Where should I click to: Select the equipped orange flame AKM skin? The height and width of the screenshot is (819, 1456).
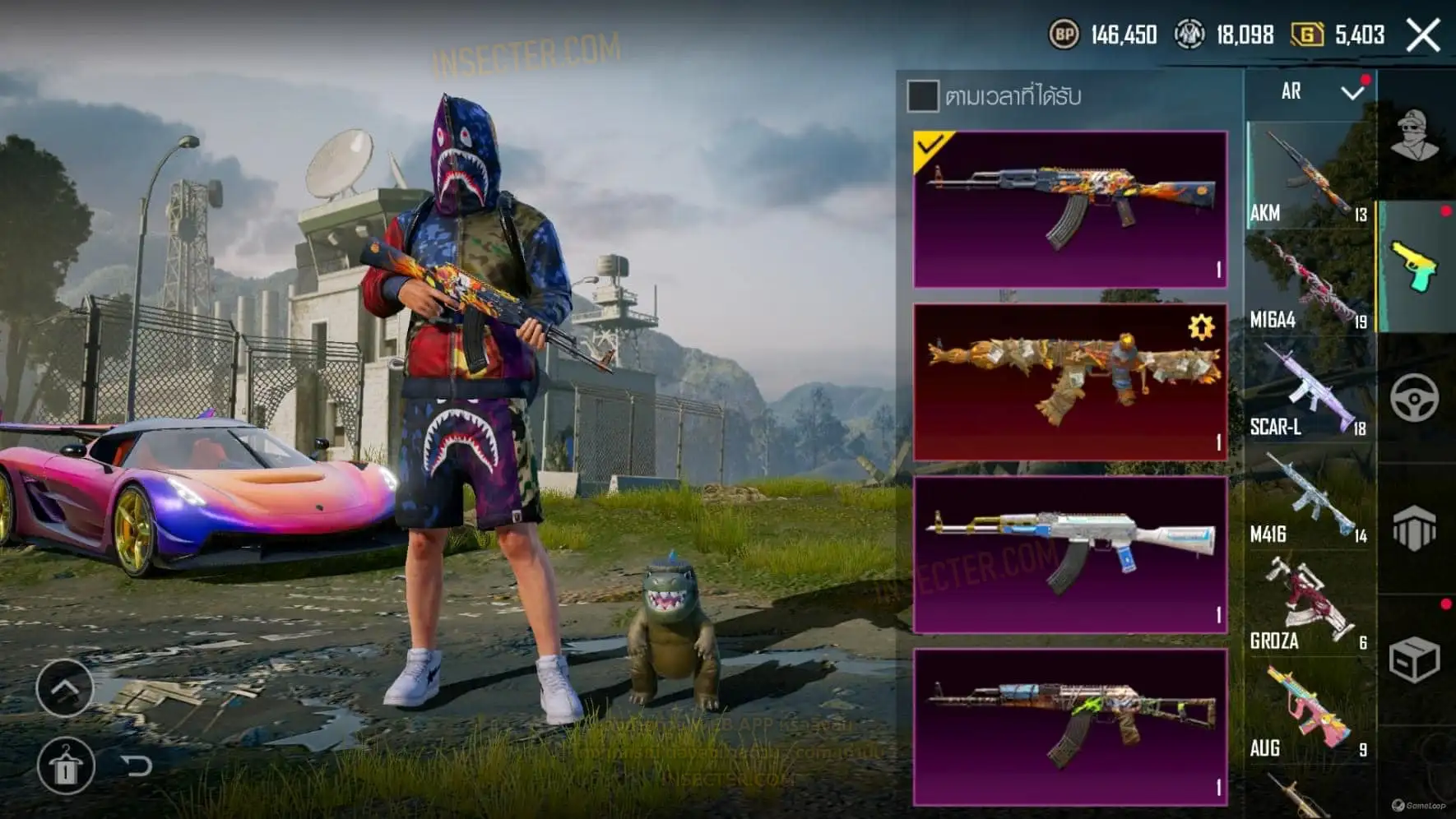coord(1070,210)
